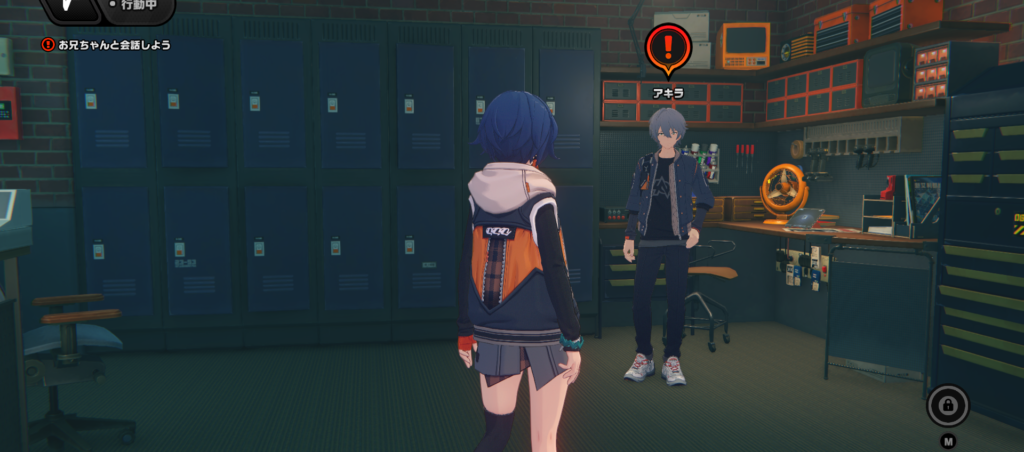
Task: Click the locked padlock button
Action: point(947,406)
